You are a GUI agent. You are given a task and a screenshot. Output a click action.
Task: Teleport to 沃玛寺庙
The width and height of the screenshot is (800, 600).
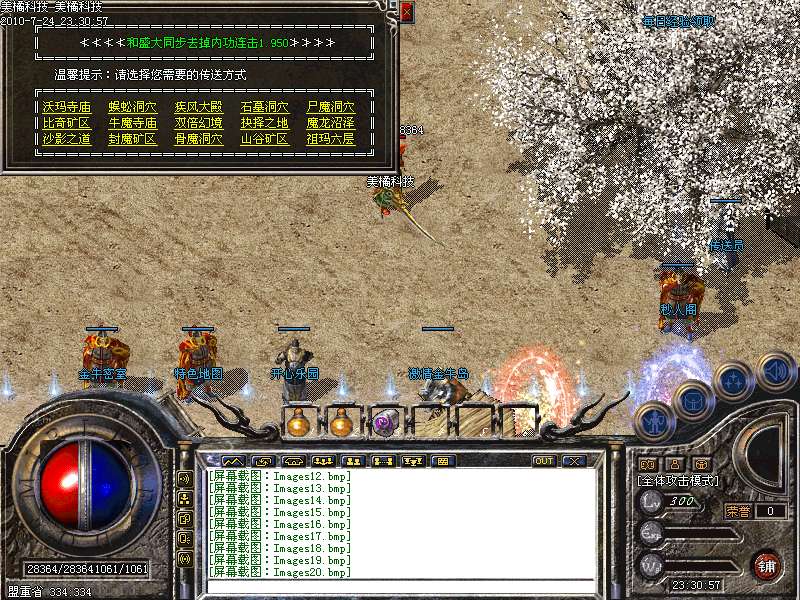66,106
